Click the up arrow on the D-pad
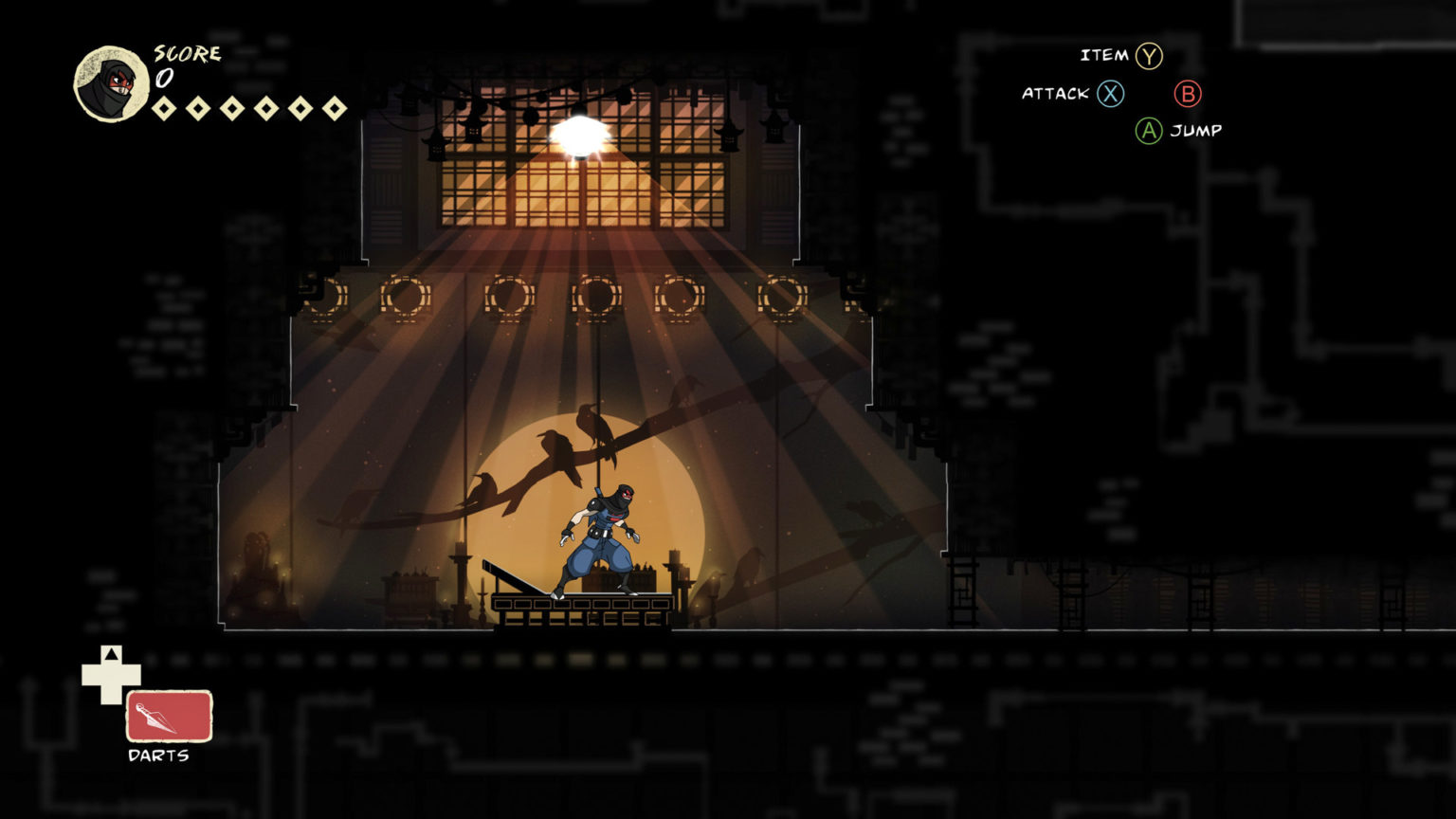Screen dimensions: 1456x819 (111, 652)
